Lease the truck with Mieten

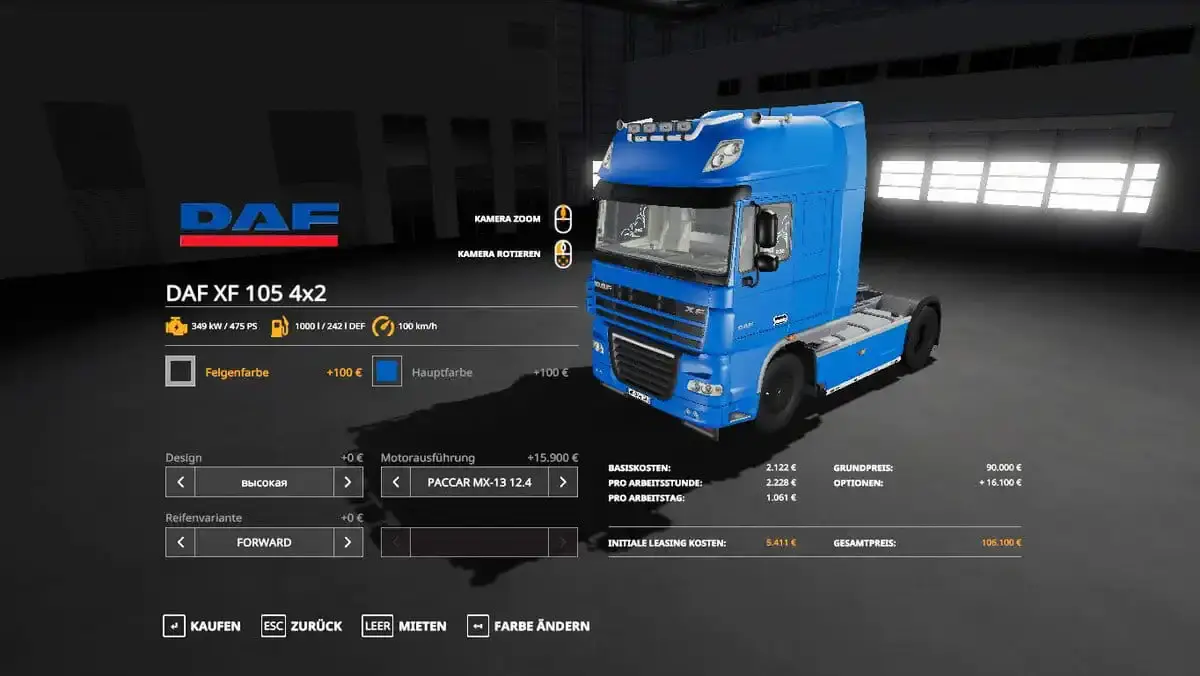click(x=405, y=626)
